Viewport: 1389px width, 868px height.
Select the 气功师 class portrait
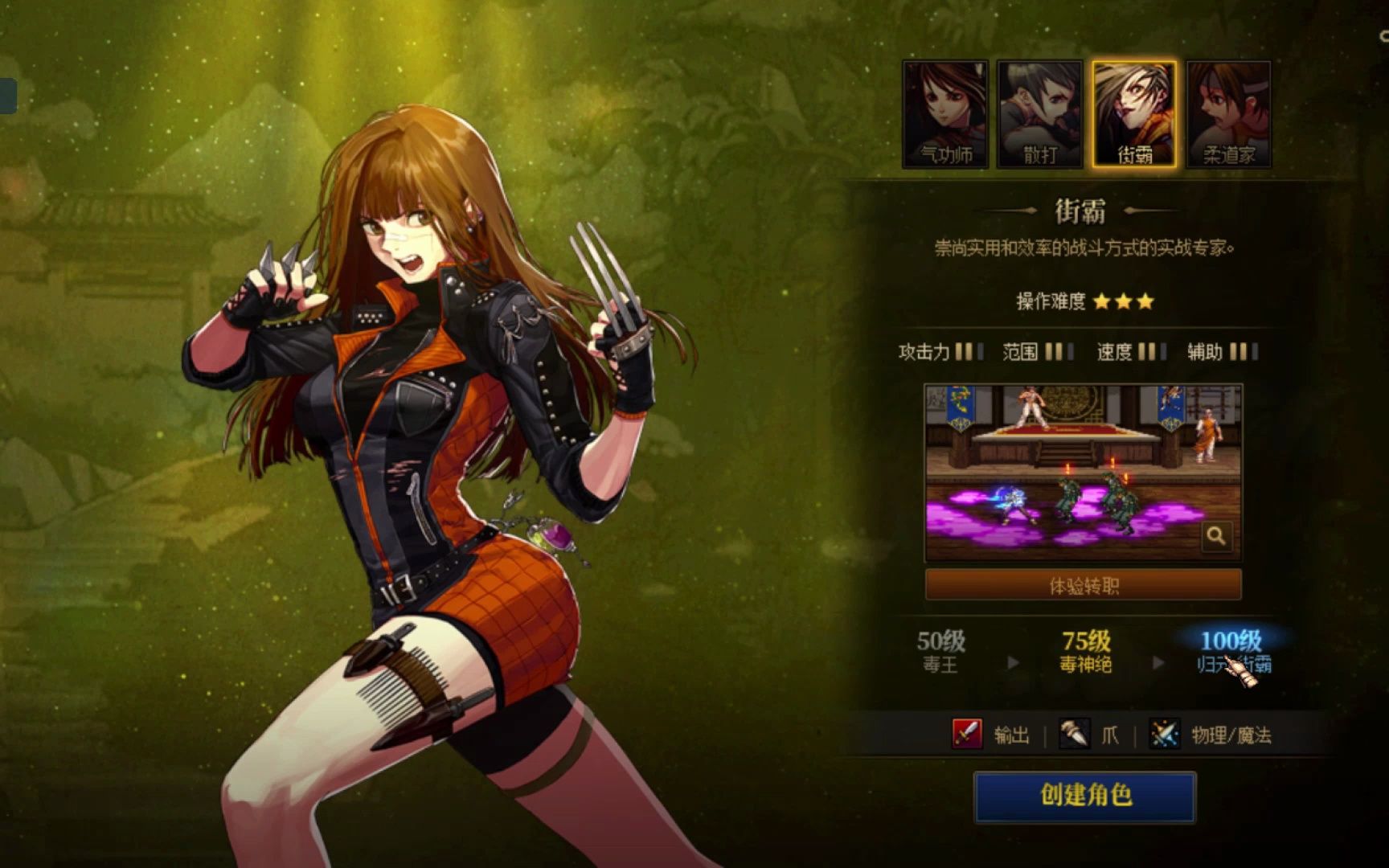(x=945, y=114)
